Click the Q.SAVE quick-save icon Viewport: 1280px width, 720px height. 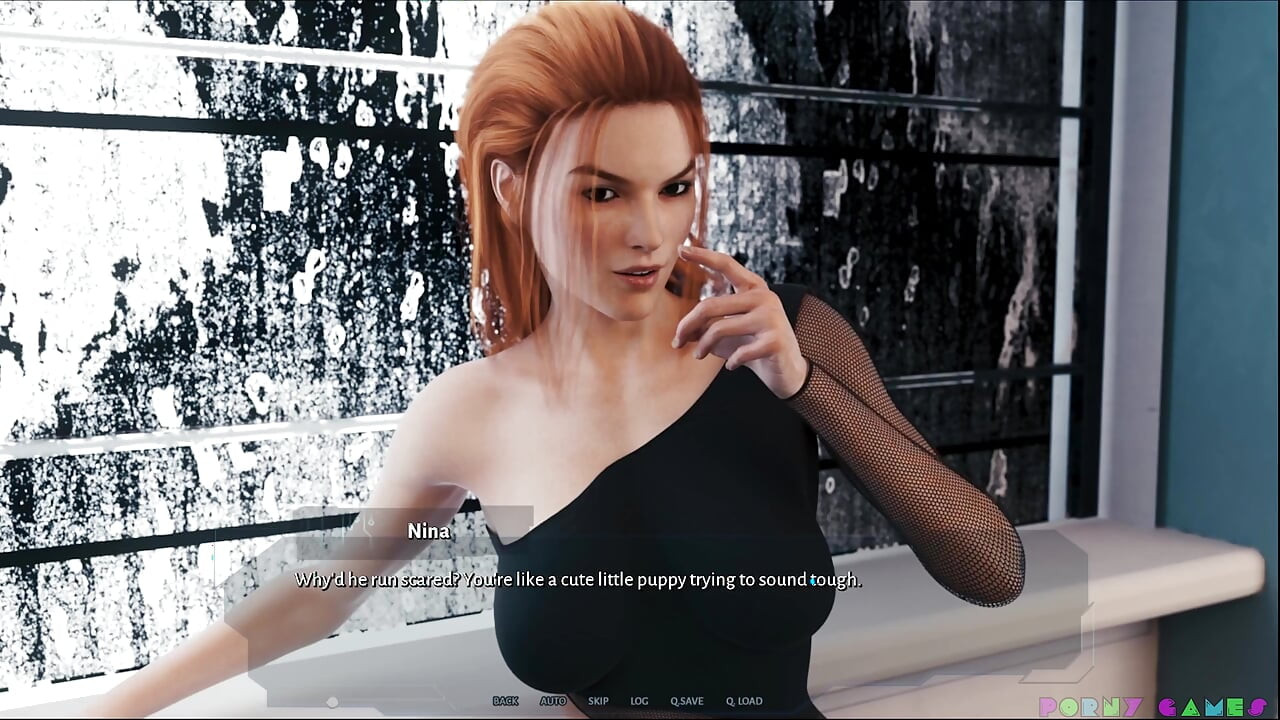687,701
